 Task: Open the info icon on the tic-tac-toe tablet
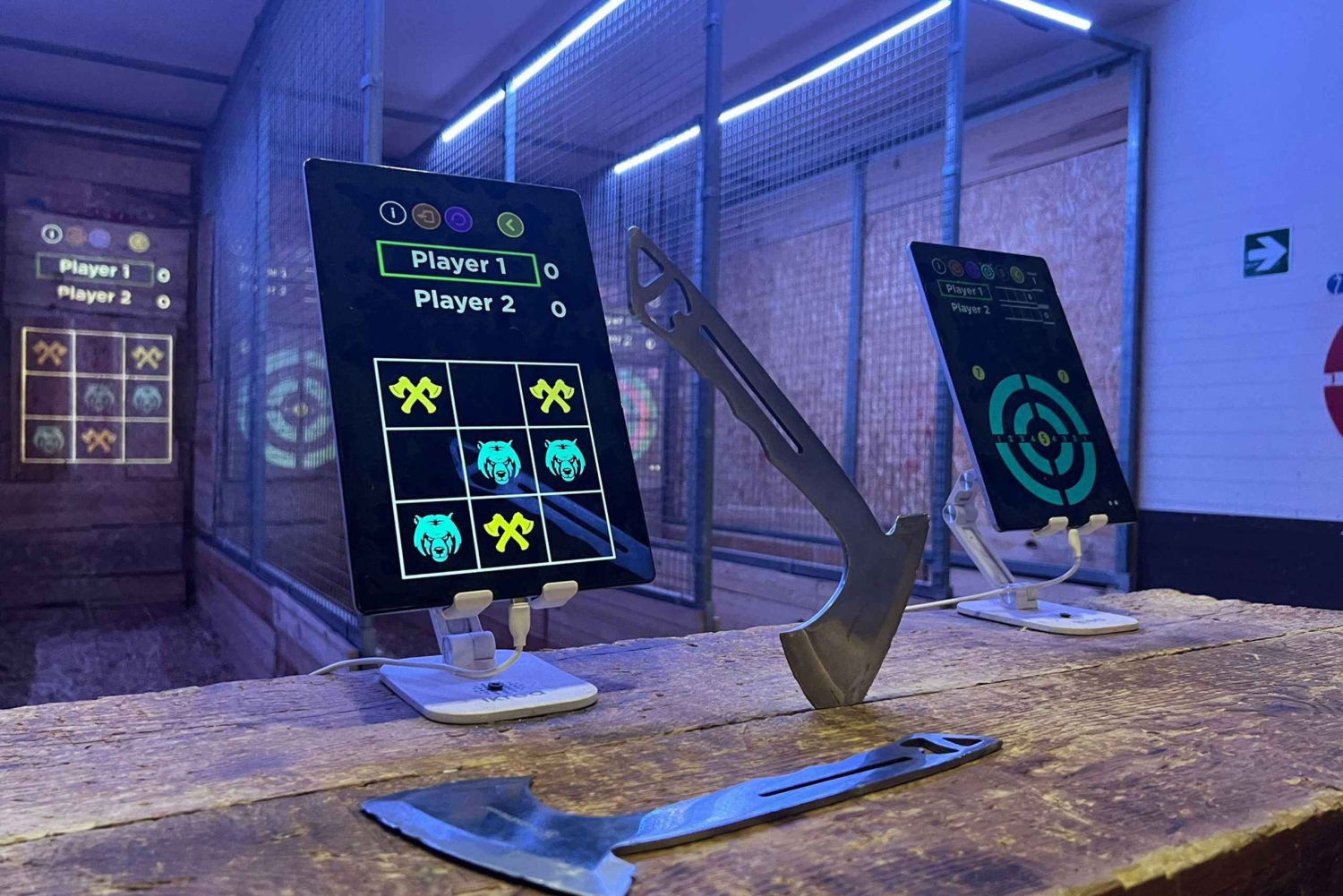(392, 212)
